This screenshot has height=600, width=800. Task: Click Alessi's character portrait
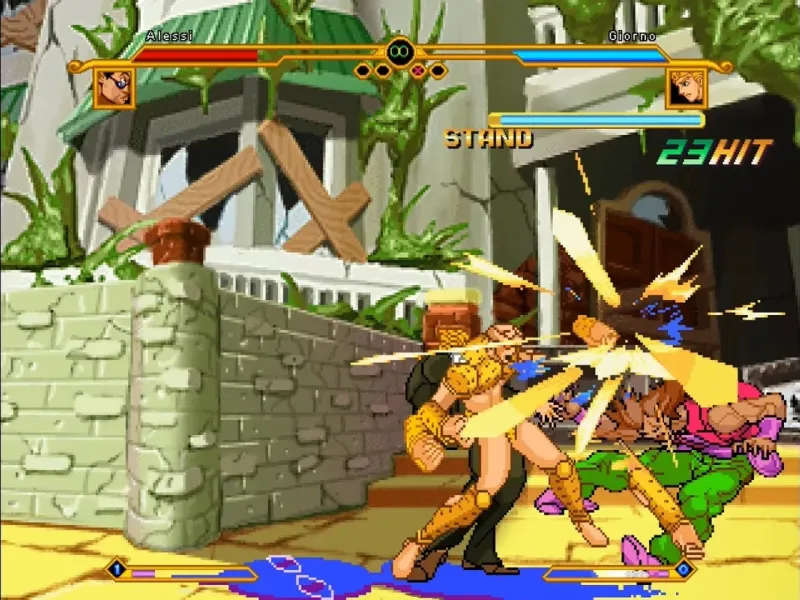coord(114,88)
